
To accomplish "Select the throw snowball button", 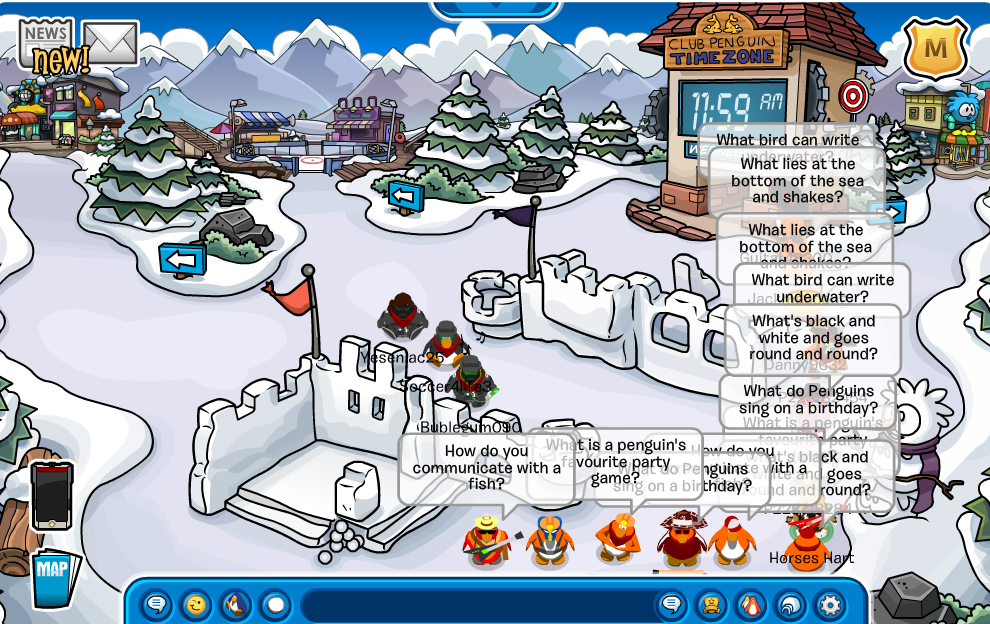I will 274,605.
